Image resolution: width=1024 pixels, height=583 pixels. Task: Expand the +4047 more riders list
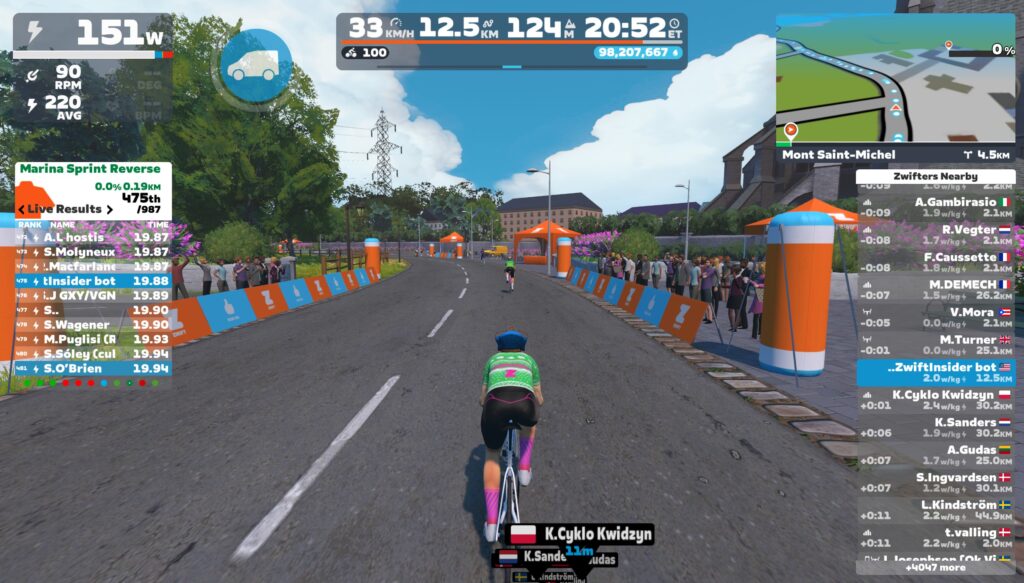935,567
